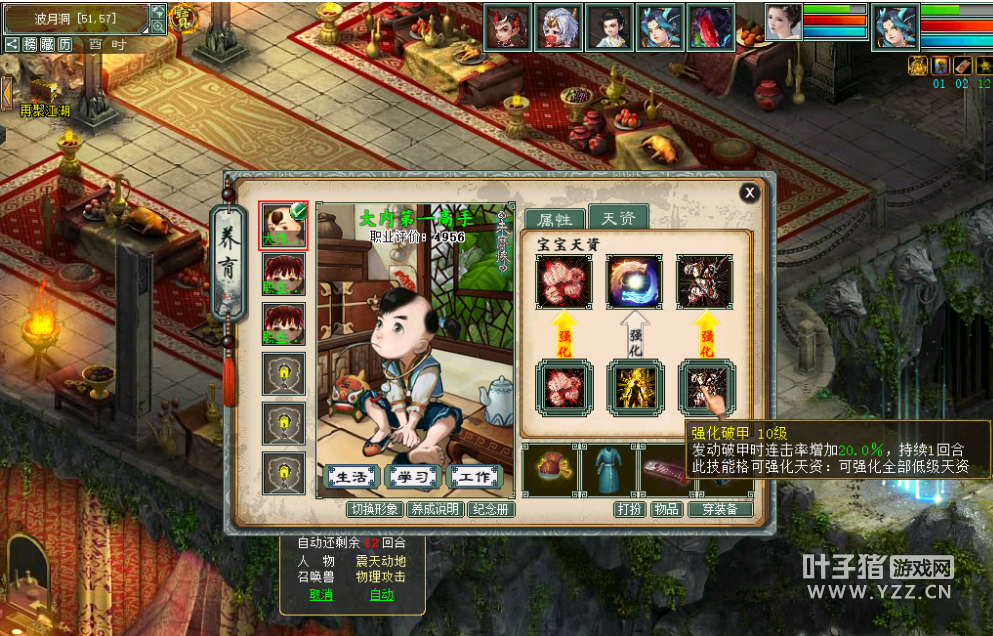Click the 取消 link in auto-battle panel
This screenshot has height=636, width=993.
pos(321,595)
